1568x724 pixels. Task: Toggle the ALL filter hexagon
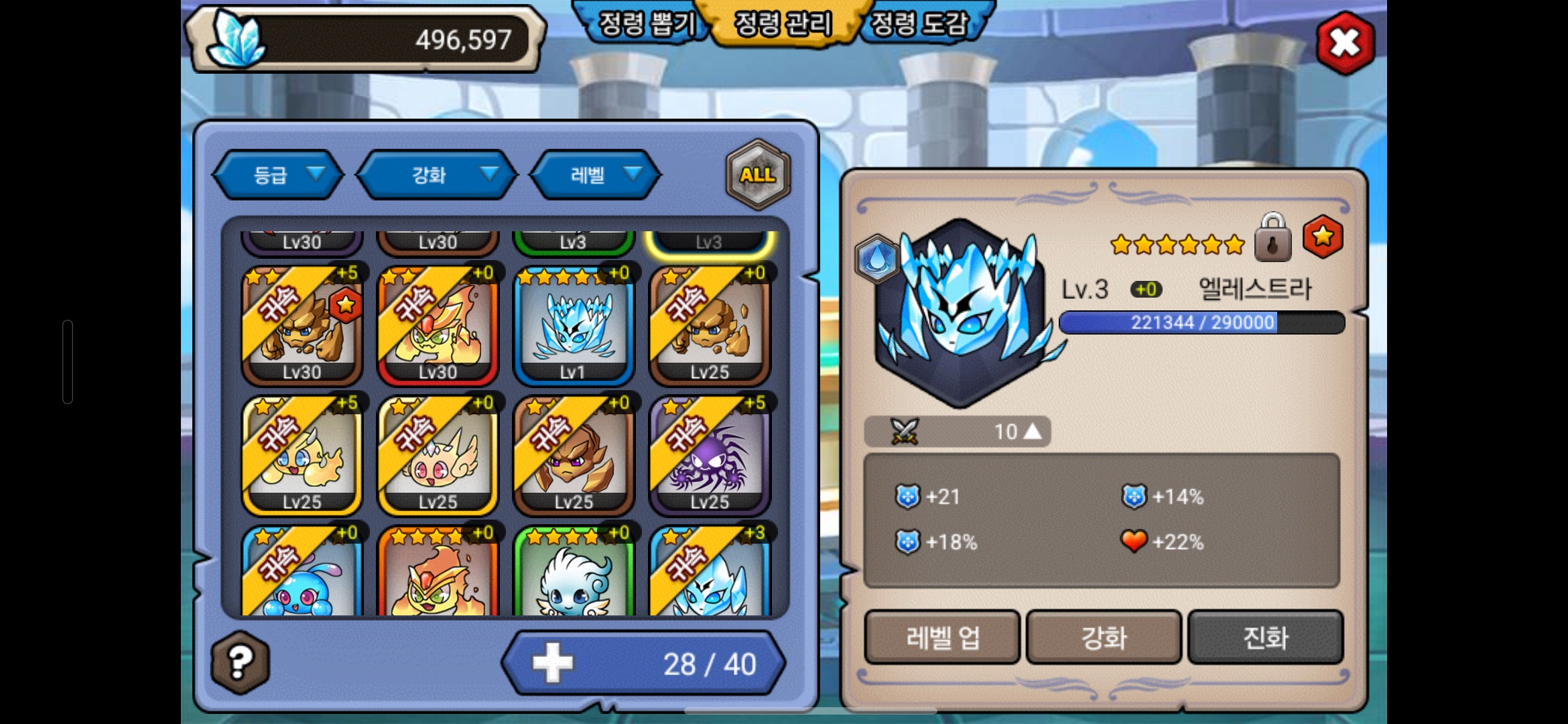click(x=758, y=175)
